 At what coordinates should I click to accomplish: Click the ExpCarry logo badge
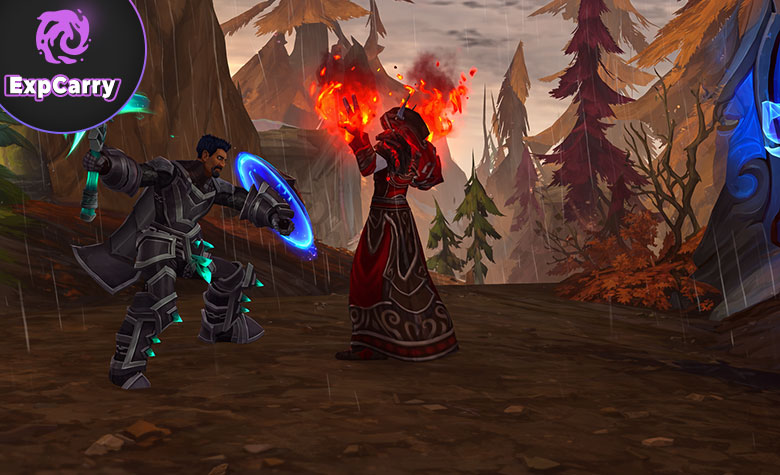coord(62,57)
